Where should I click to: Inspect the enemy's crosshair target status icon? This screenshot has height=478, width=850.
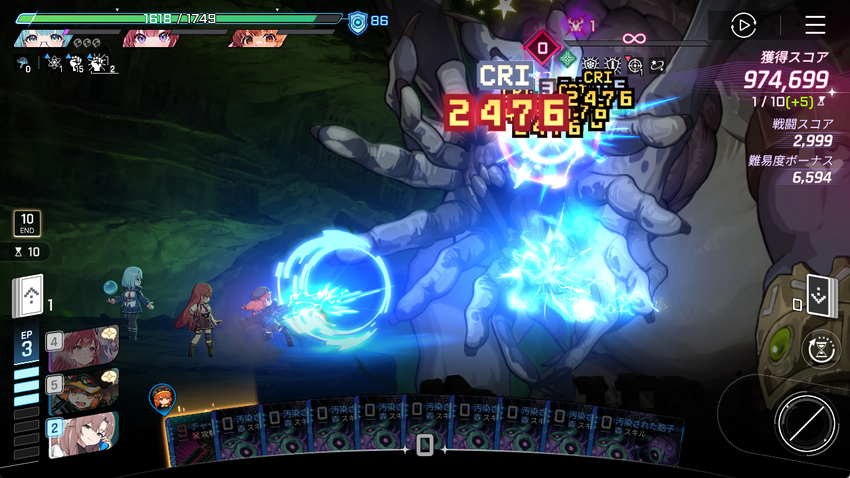(x=635, y=65)
